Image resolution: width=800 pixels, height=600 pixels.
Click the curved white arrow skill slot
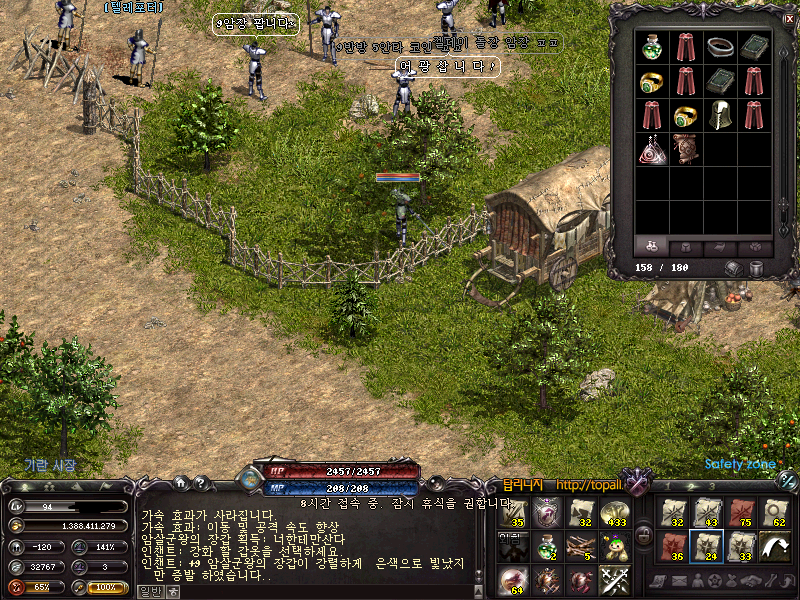click(774, 546)
